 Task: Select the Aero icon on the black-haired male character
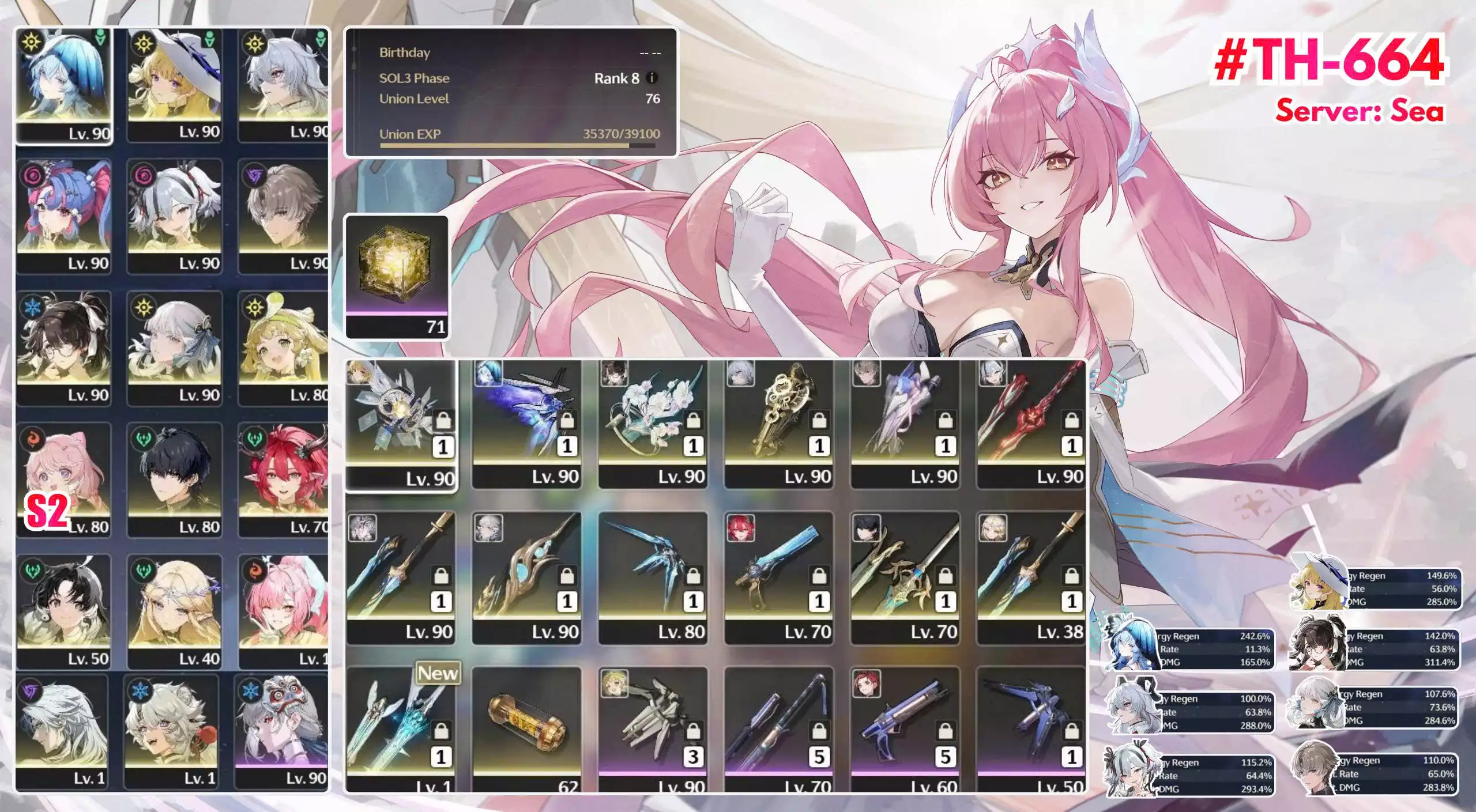(x=142, y=439)
